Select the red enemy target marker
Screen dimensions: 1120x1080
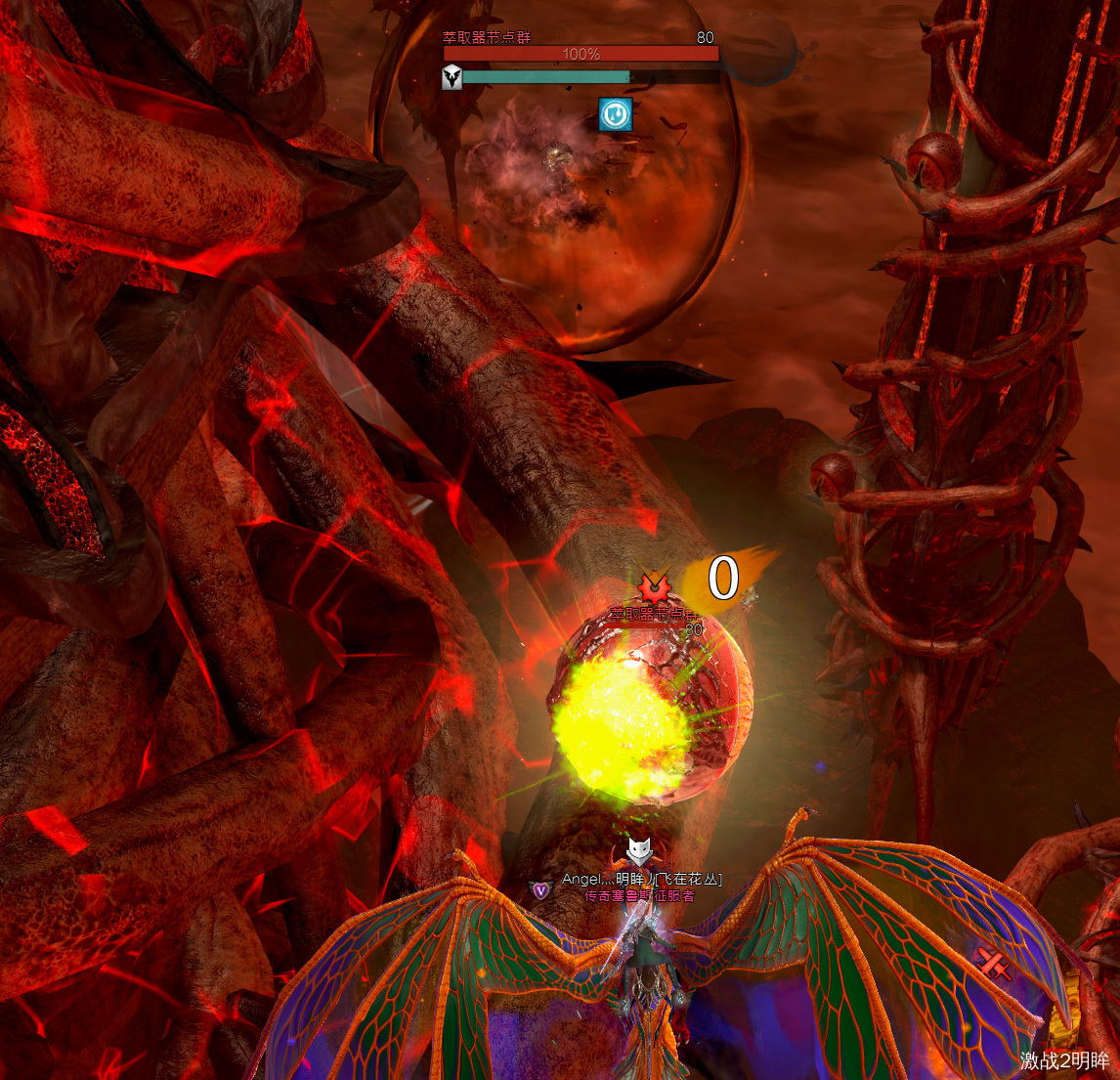652,588
